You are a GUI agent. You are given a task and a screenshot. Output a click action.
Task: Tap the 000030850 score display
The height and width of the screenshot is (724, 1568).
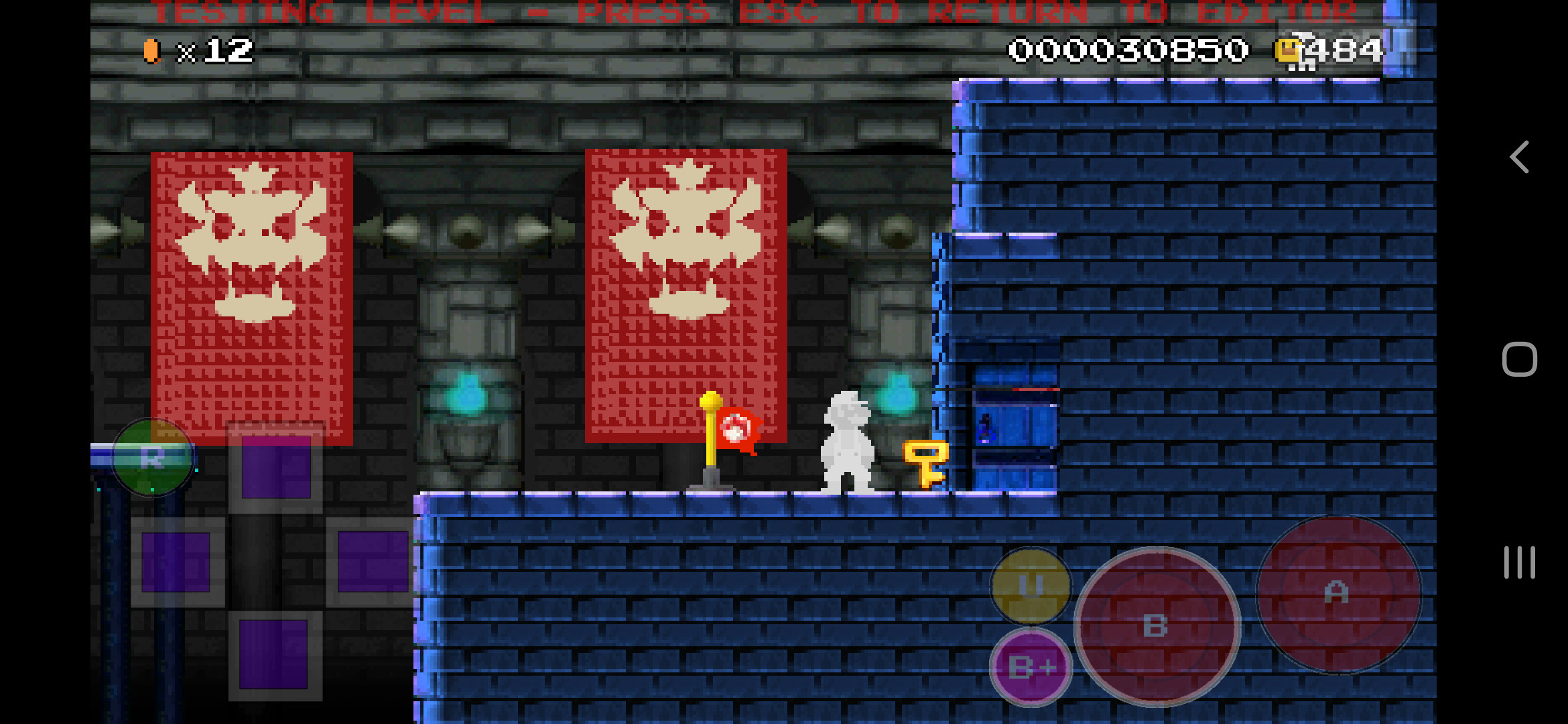tap(1129, 48)
